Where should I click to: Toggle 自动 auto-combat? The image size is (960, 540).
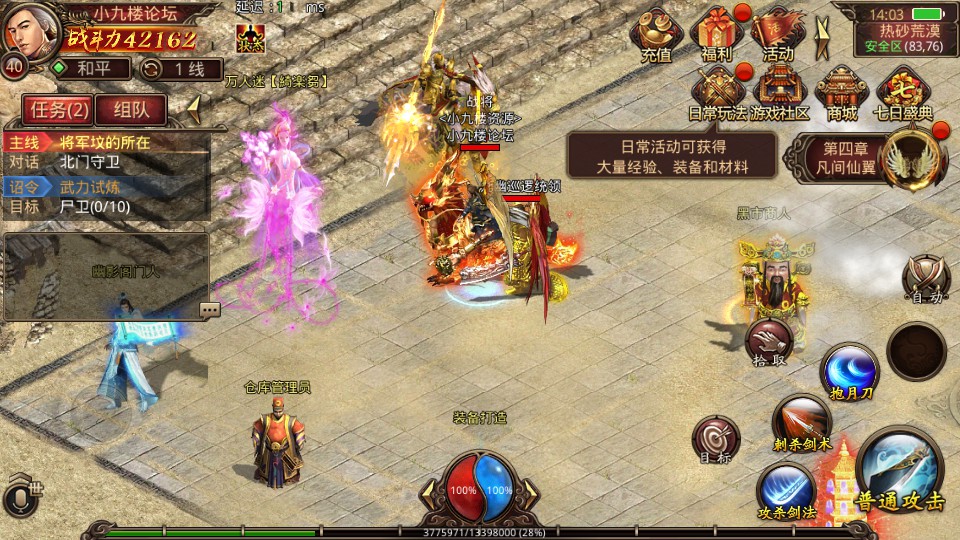click(x=925, y=277)
